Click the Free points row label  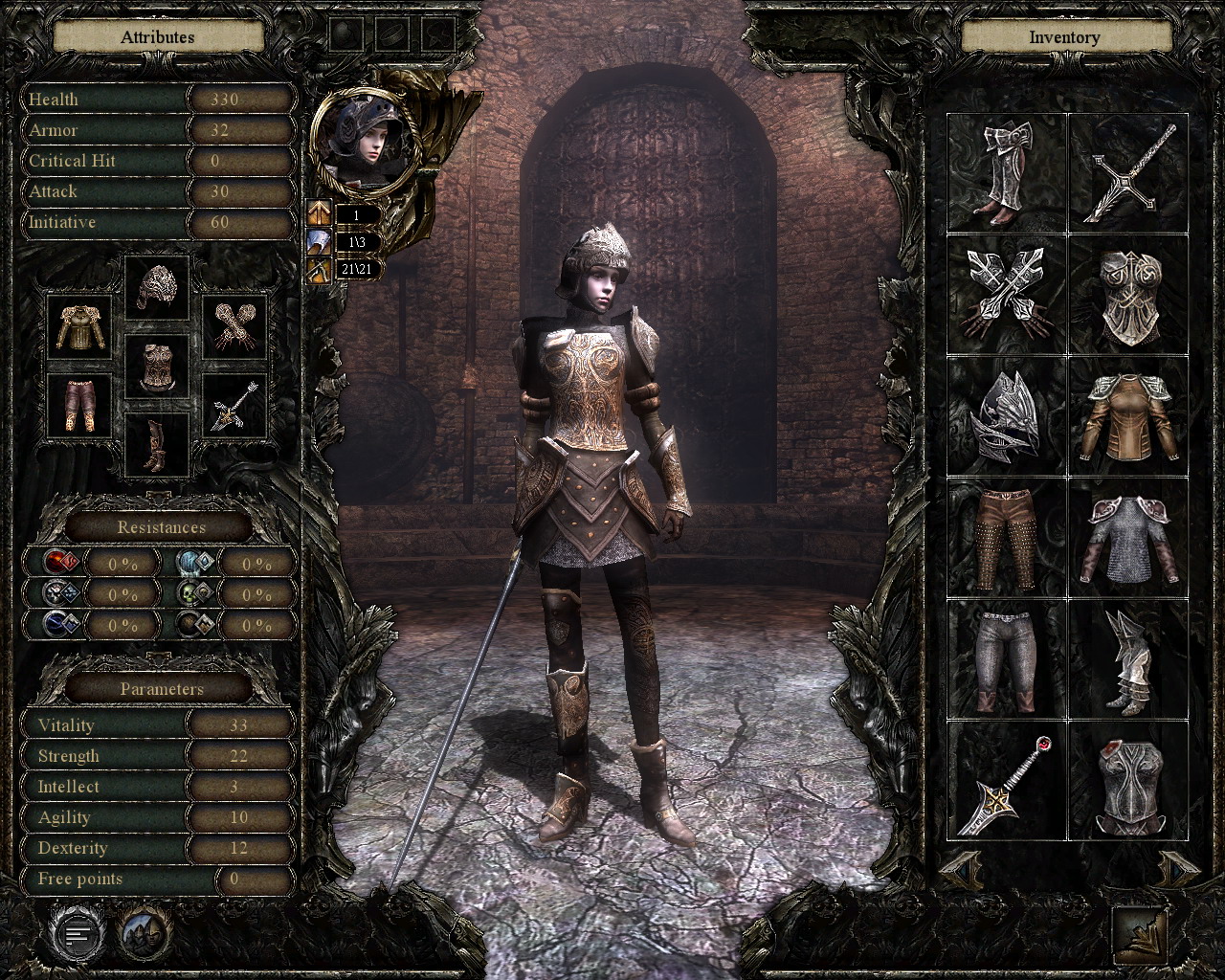point(80,878)
